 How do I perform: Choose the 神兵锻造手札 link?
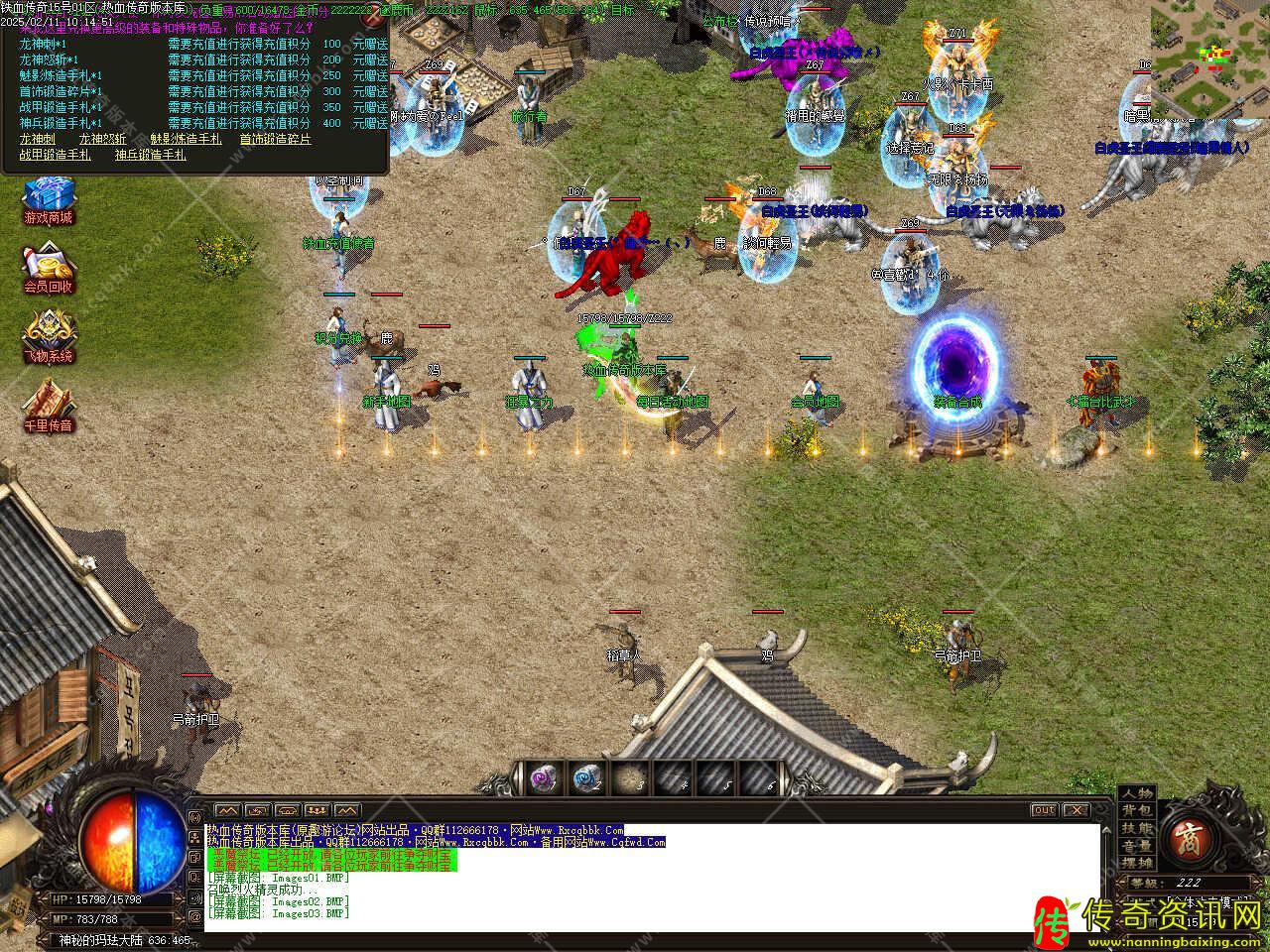pos(150,155)
